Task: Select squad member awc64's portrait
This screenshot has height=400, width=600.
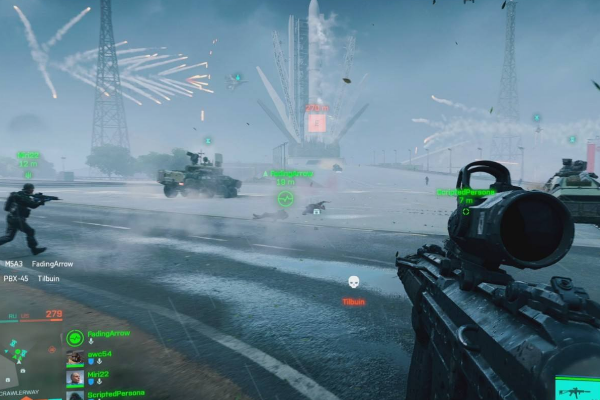Action: pos(75,358)
